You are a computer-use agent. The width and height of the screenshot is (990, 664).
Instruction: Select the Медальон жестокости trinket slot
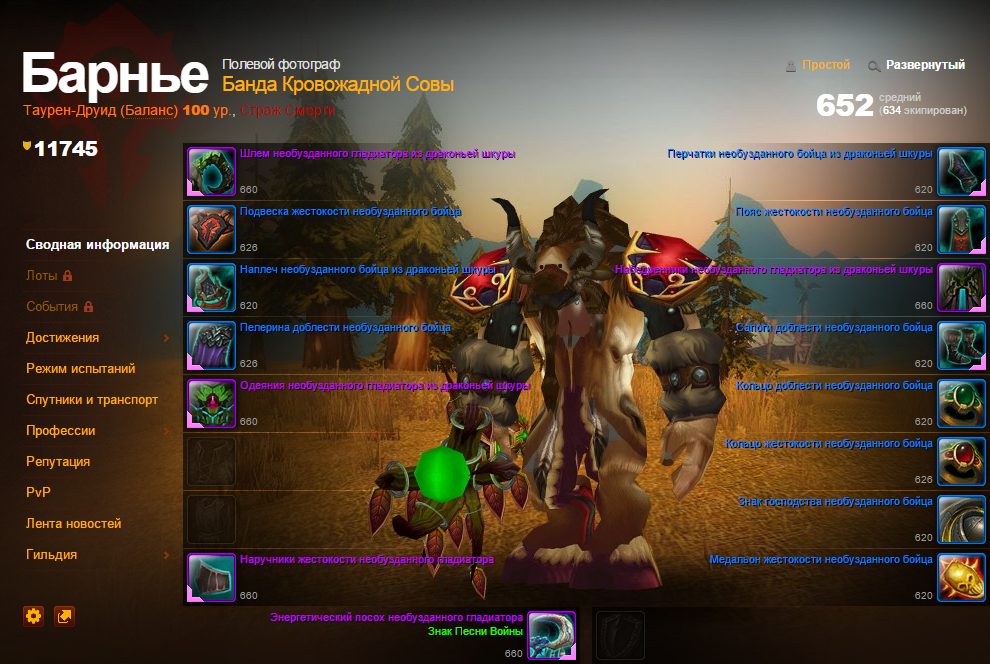point(962,578)
